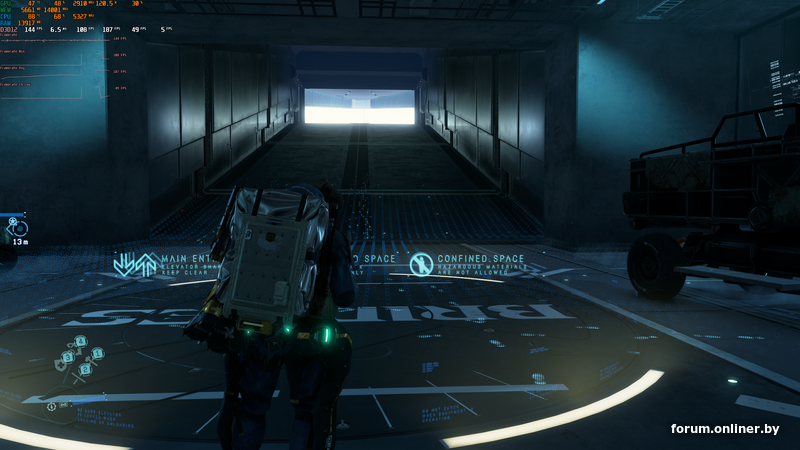800x450 pixels.
Task: Choose the equipment slot numbered 3
Action: 68,356
